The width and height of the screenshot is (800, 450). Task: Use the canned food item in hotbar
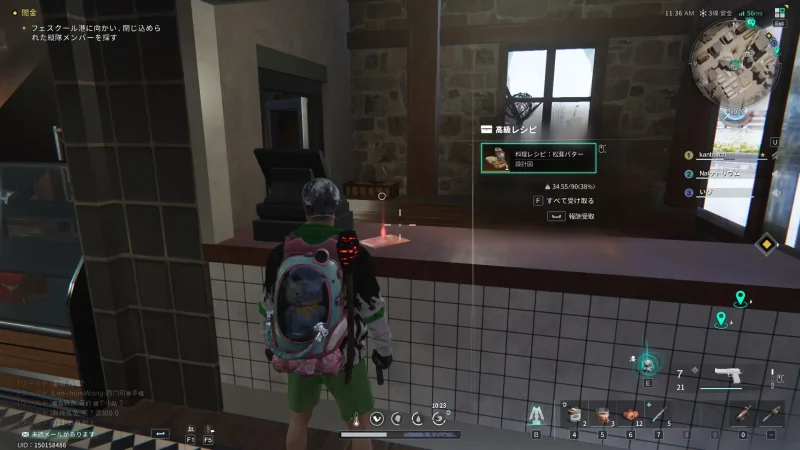pyautogui.click(x=574, y=415)
